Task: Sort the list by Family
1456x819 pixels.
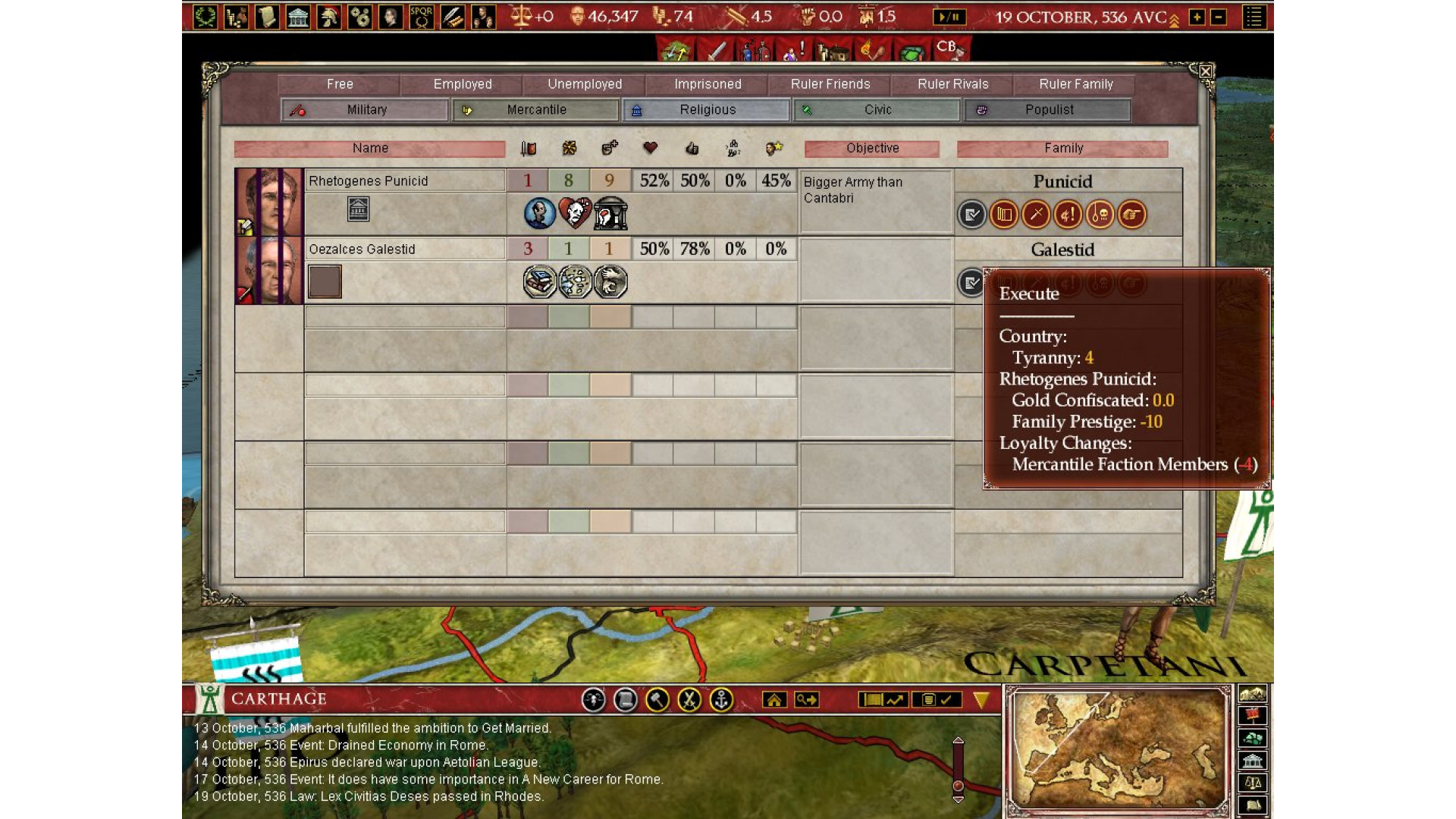Action: pyautogui.click(x=1062, y=149)
